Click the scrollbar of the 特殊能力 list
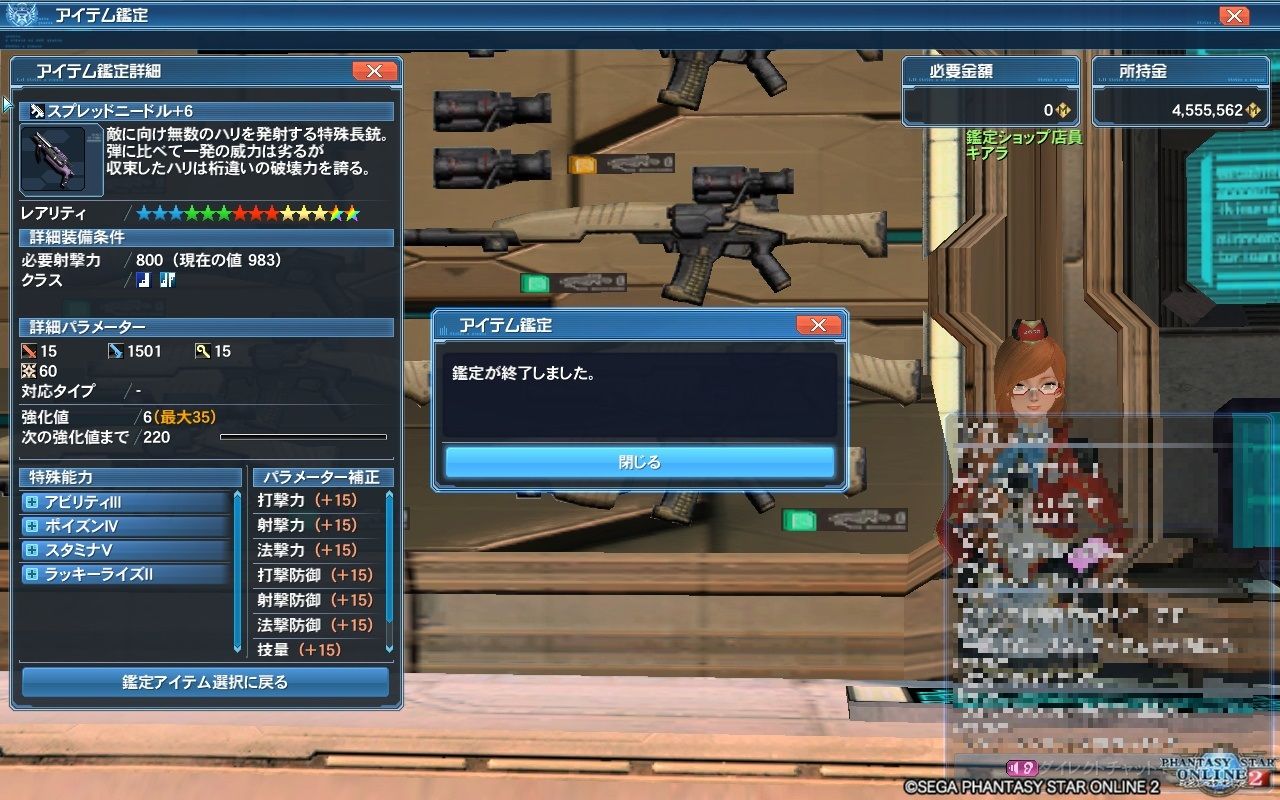This screenshot has height=800, width=1280. click(238, 540)
